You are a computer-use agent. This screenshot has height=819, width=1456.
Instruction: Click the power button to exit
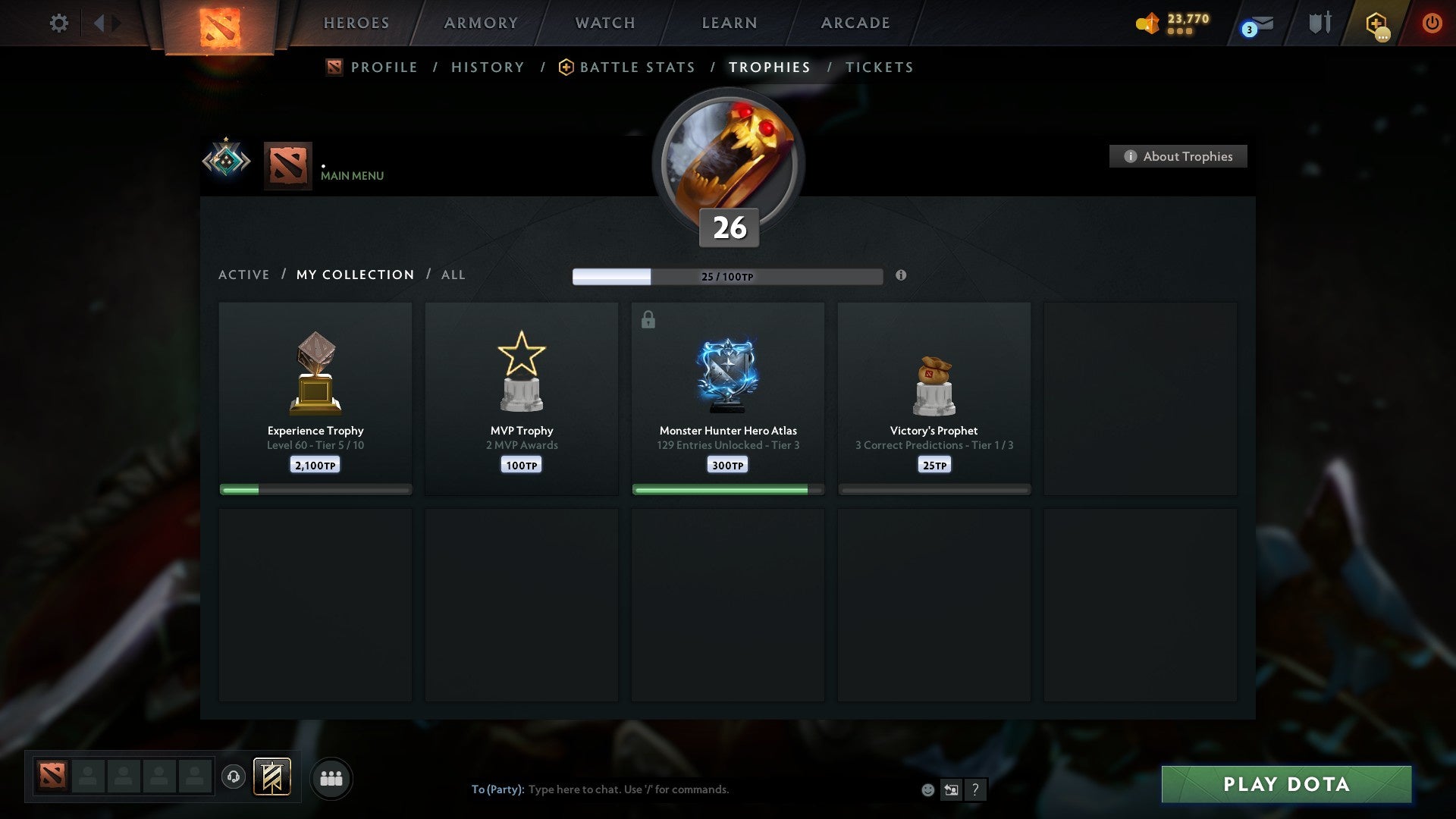(1433, 23)
